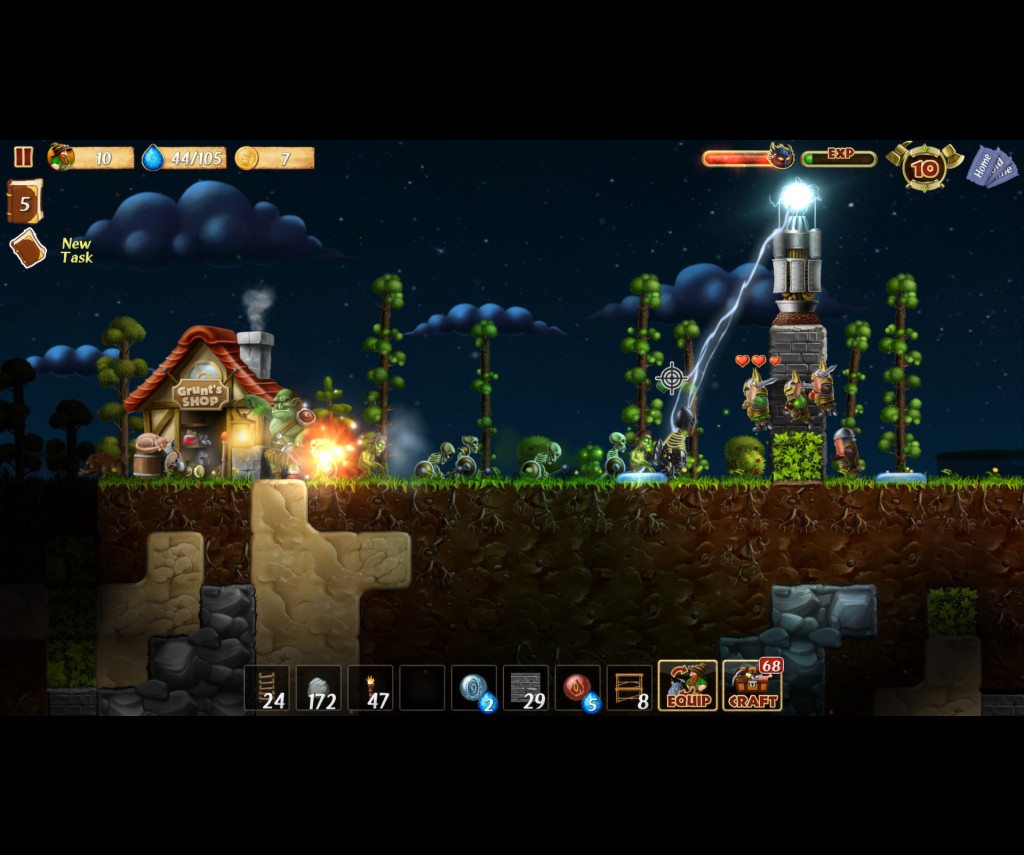Image resolution: width=1024 pixels, height=855 pixels.
Task: Open the Craft menu
Action: coord(752,686)
